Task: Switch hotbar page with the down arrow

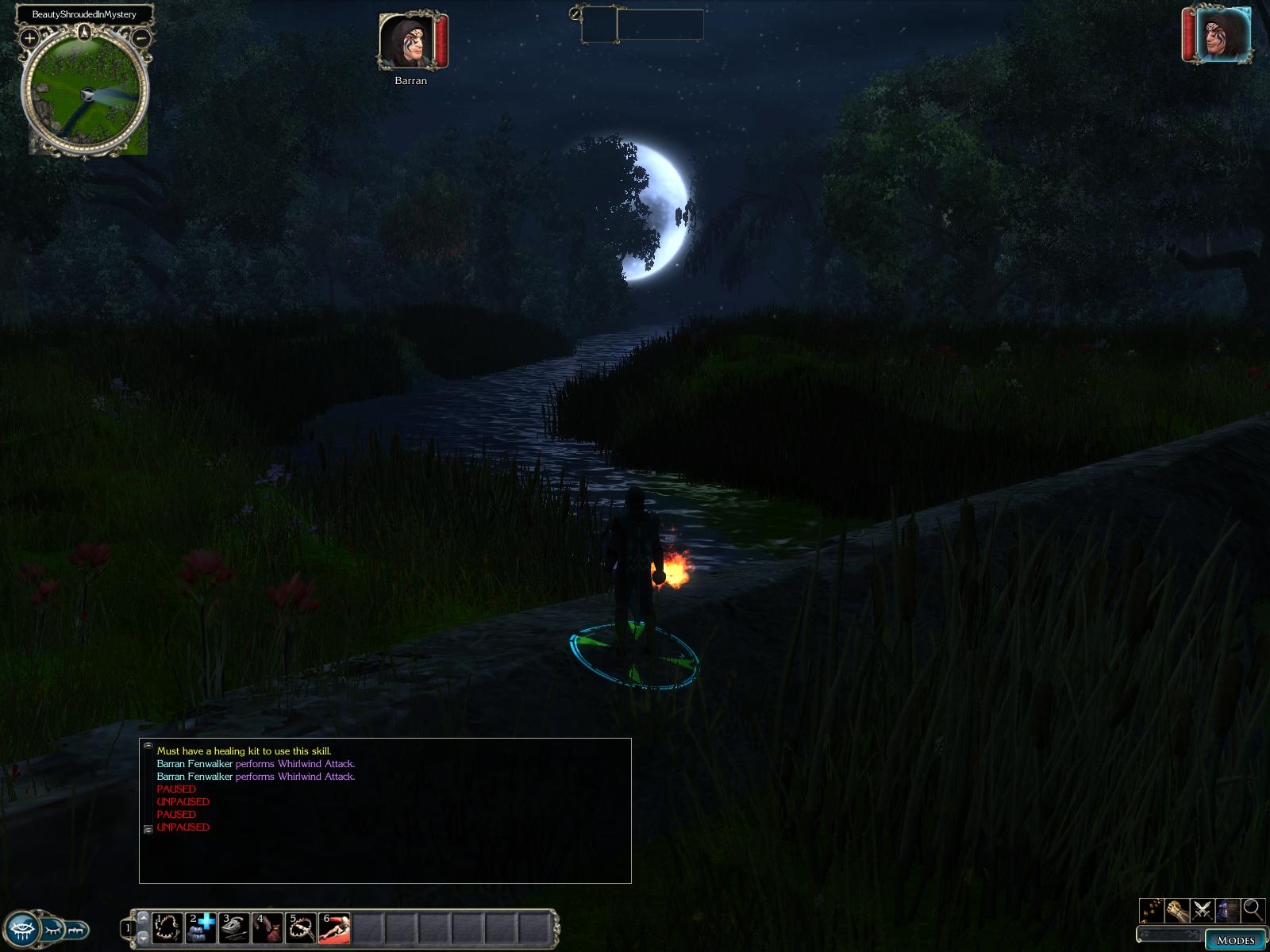Action: 143,938
